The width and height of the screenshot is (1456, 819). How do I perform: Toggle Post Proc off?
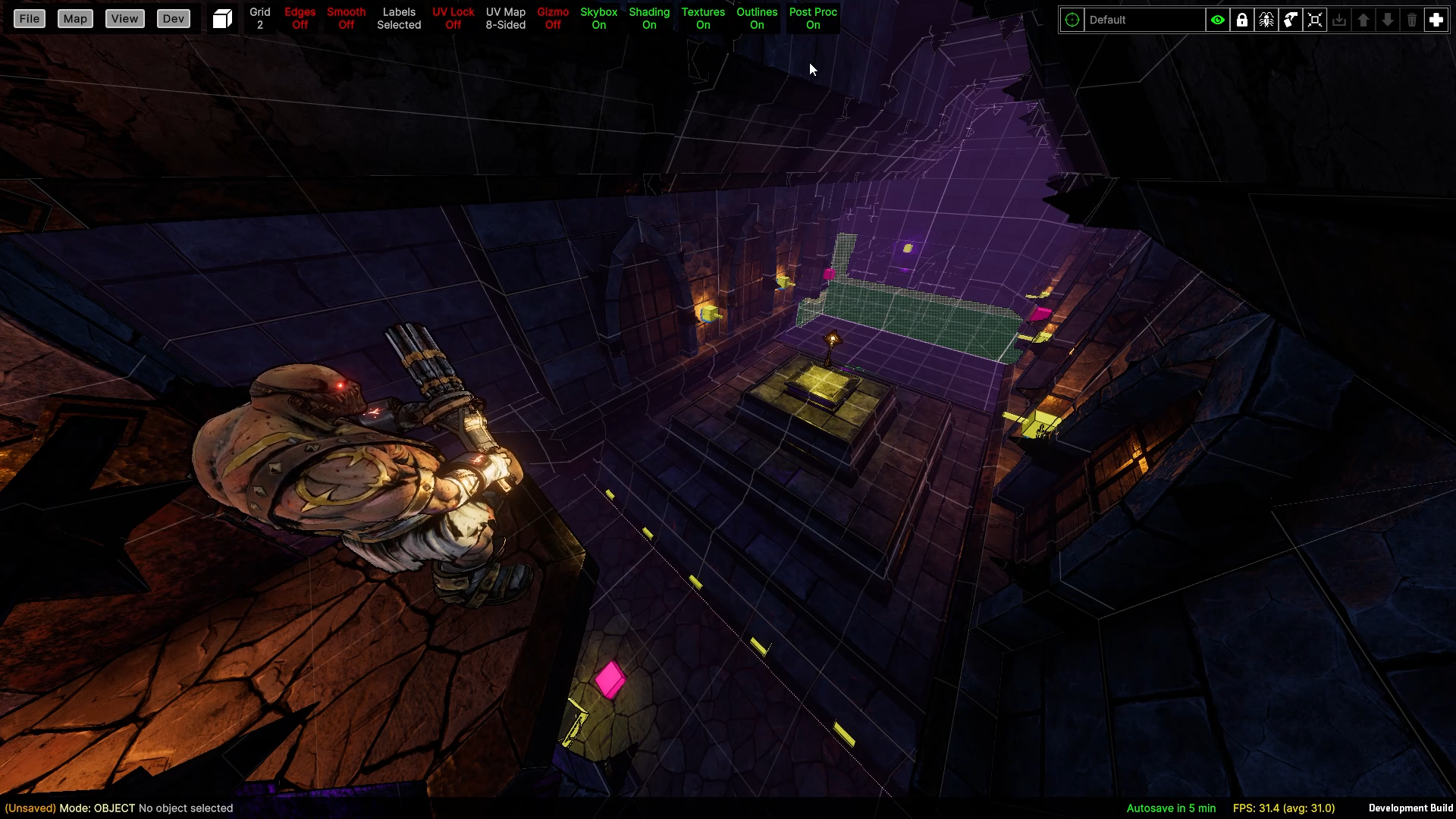[813, 19]
